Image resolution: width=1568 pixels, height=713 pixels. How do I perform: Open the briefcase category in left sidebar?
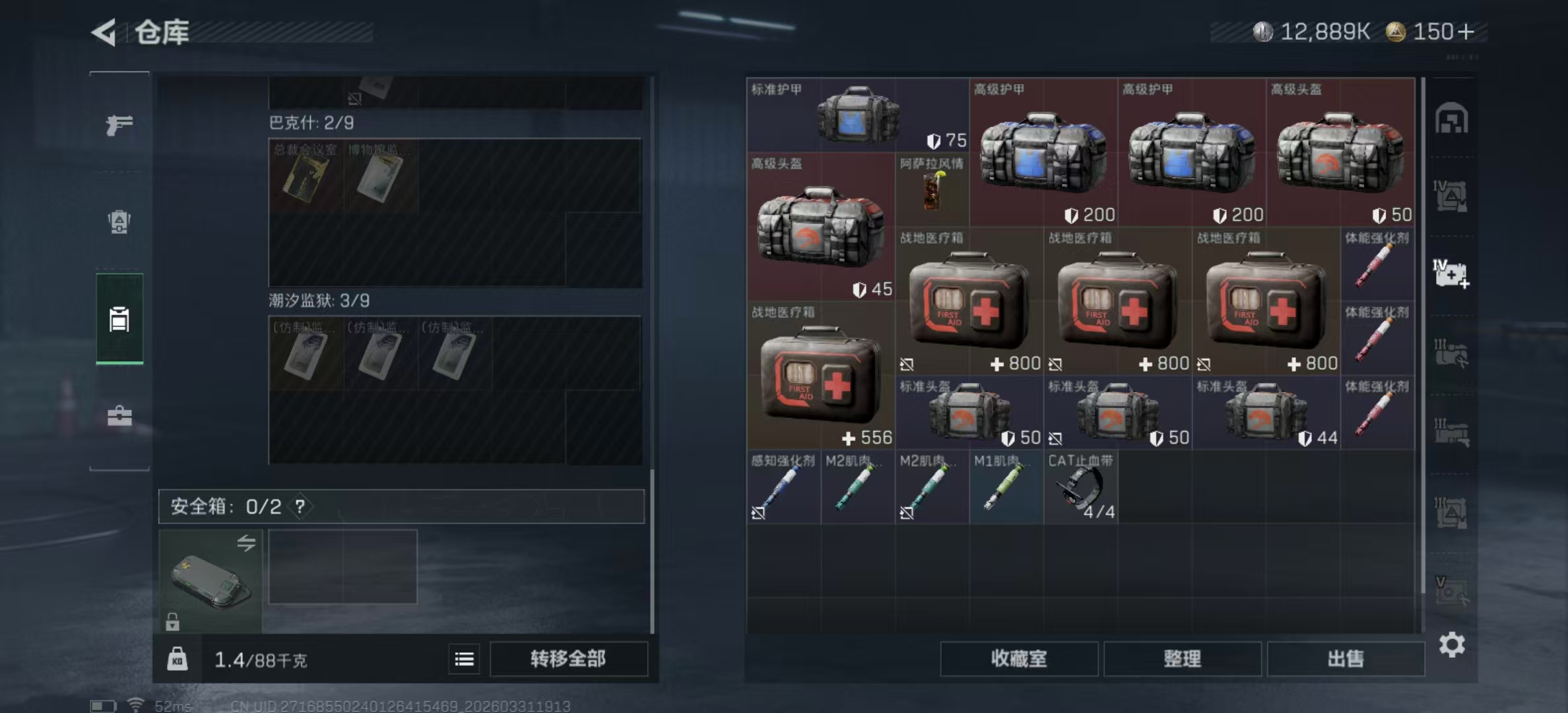tap(119, 416)
